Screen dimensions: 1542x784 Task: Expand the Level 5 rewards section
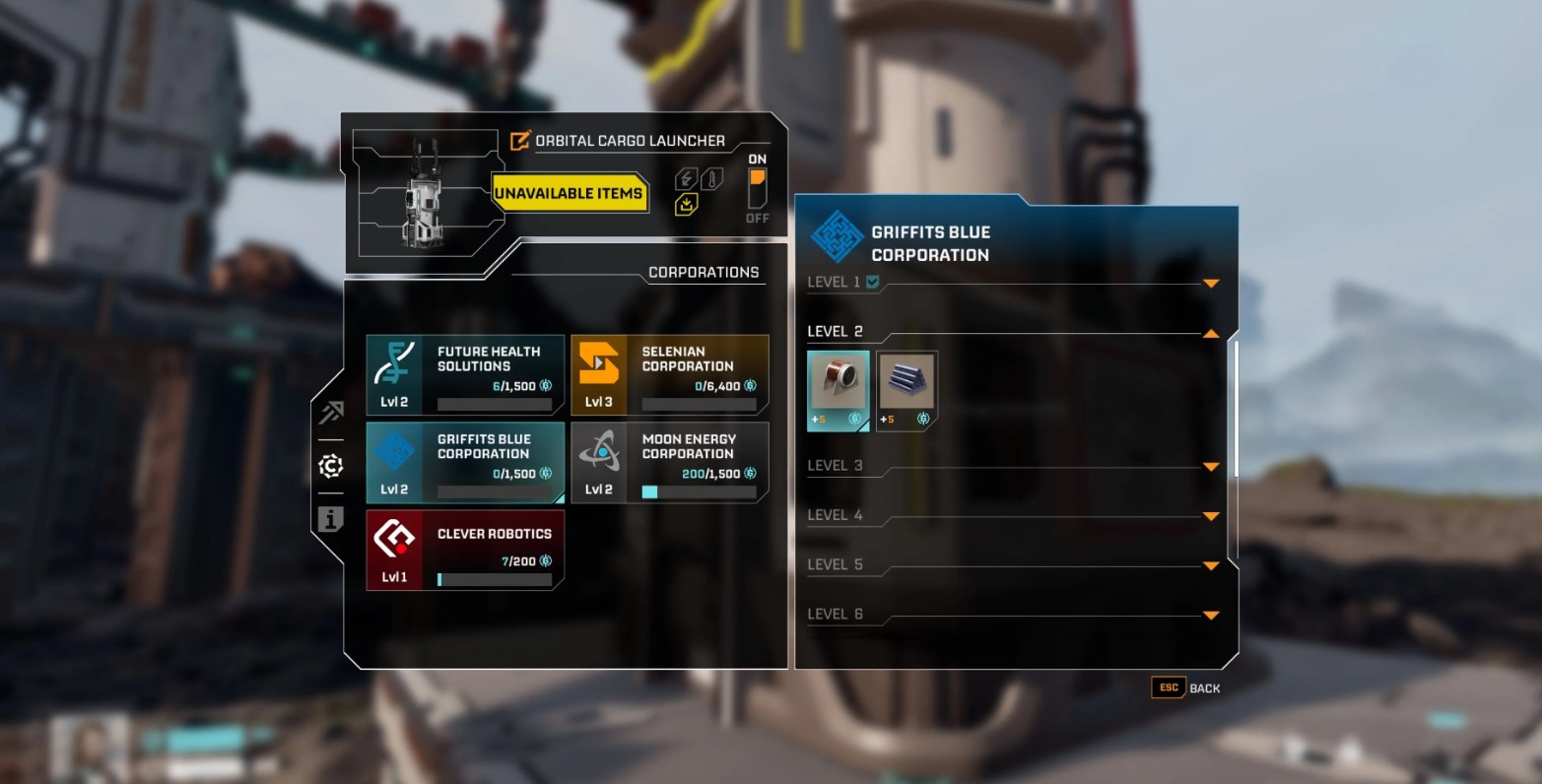pyautogui.click(x=1211, y=565)
